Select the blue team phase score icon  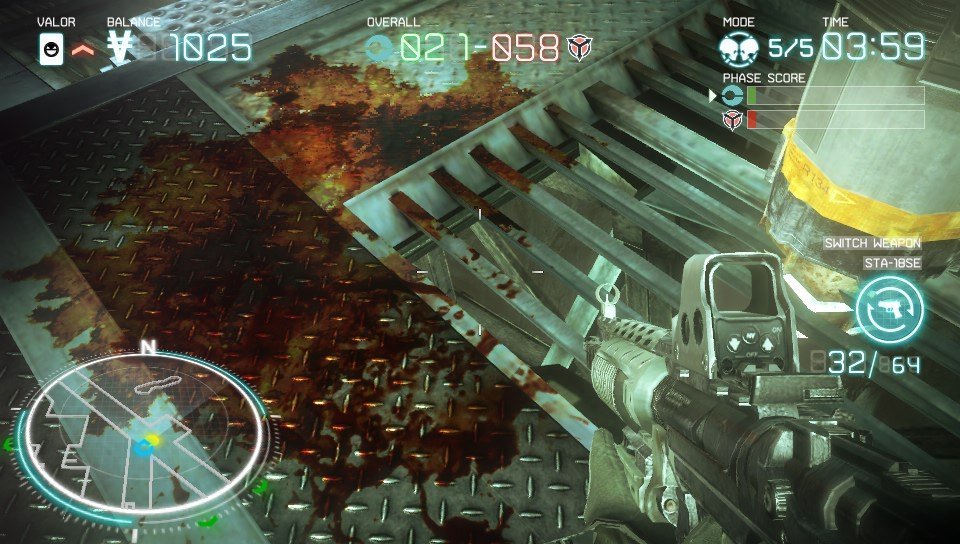[732, 96]
